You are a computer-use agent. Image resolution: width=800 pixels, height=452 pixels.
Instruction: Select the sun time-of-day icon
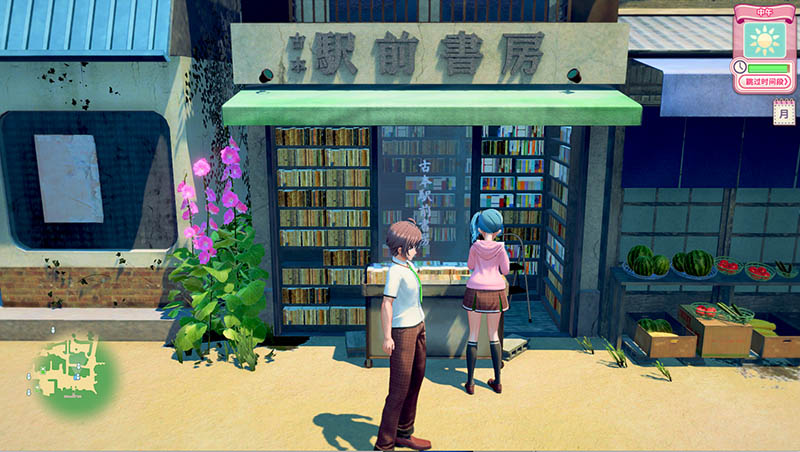click(x=767, y=41)
